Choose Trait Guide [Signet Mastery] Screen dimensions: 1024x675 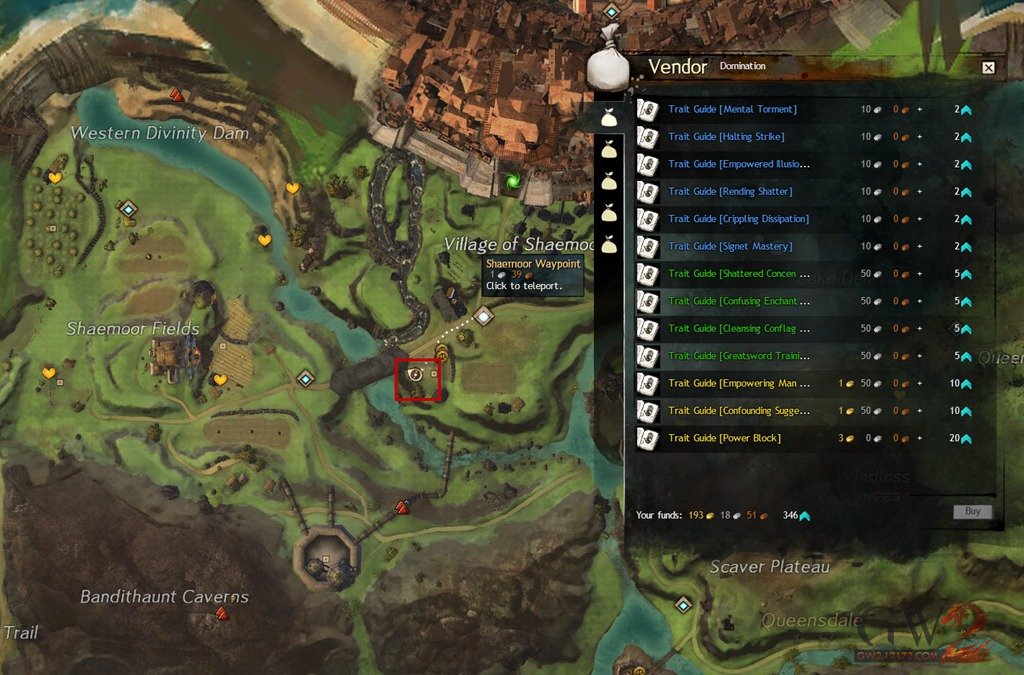[x=729, y=246]
